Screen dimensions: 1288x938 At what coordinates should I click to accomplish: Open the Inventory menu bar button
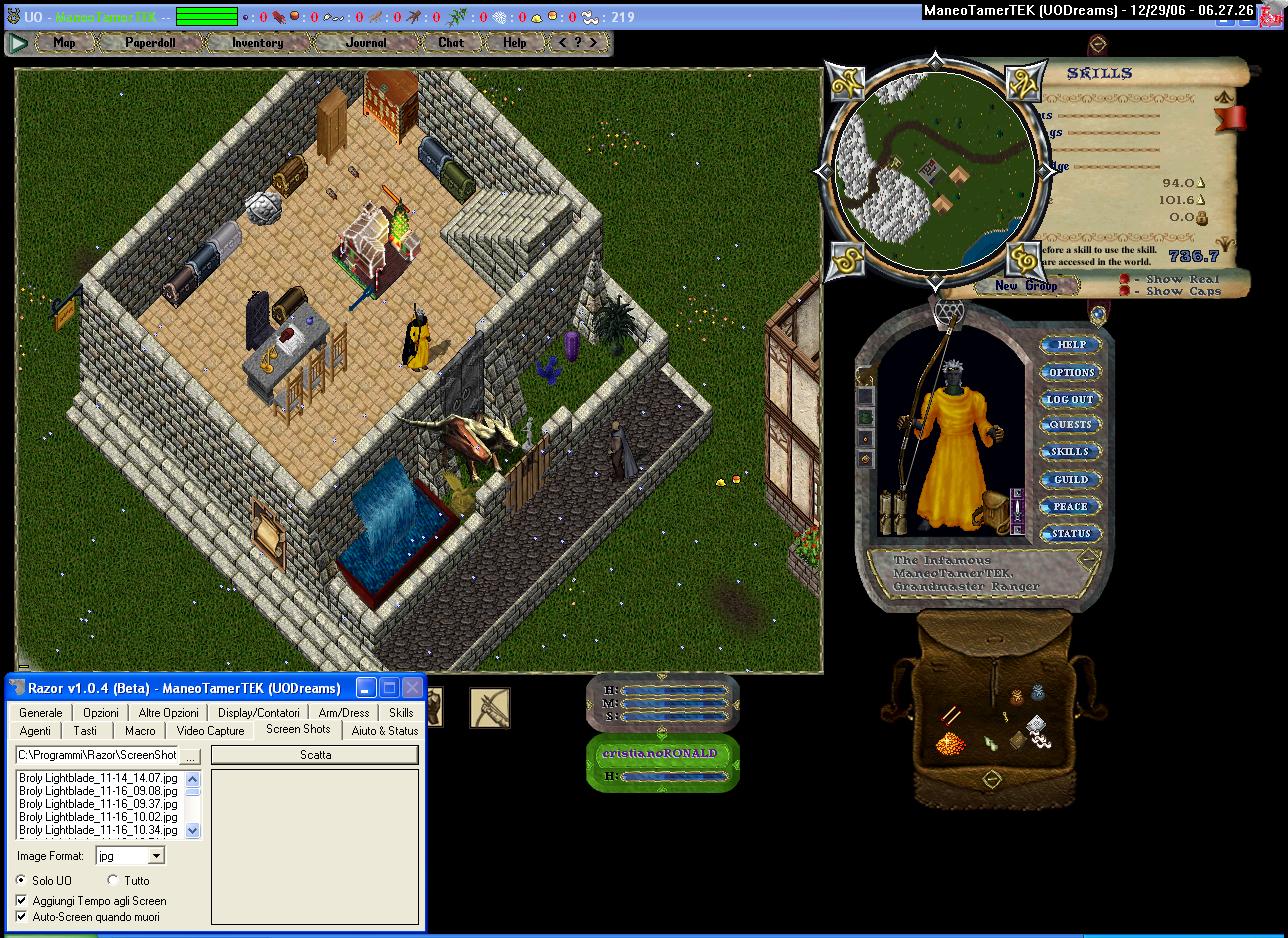click(x=257, y=43)
